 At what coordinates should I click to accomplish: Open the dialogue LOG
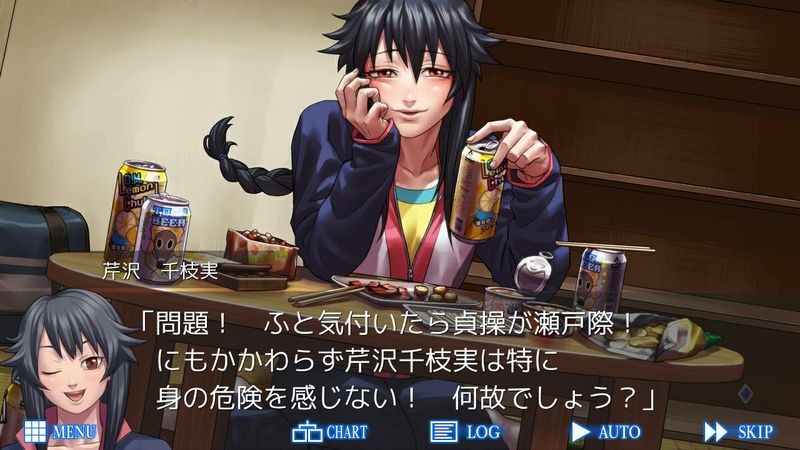coord(464,432)
